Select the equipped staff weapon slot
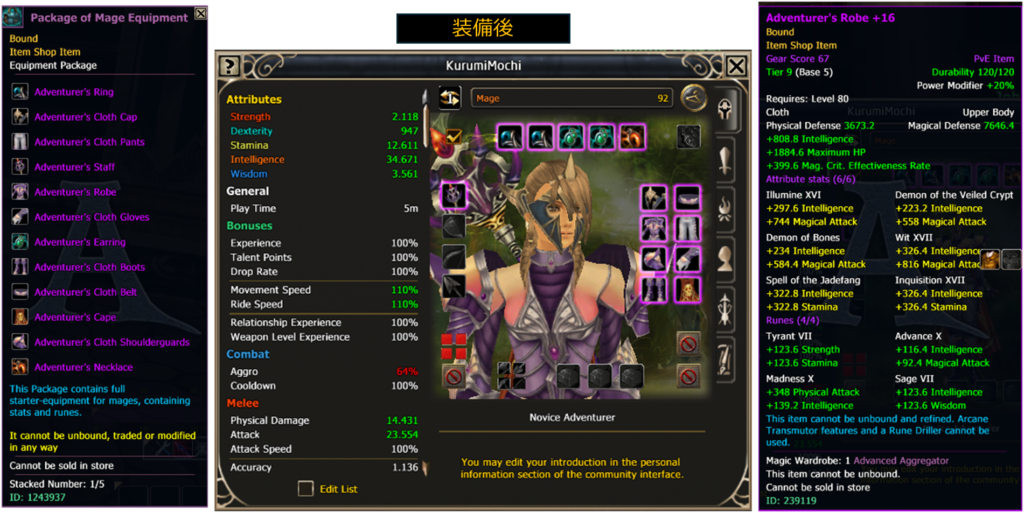 pos(453,196)
